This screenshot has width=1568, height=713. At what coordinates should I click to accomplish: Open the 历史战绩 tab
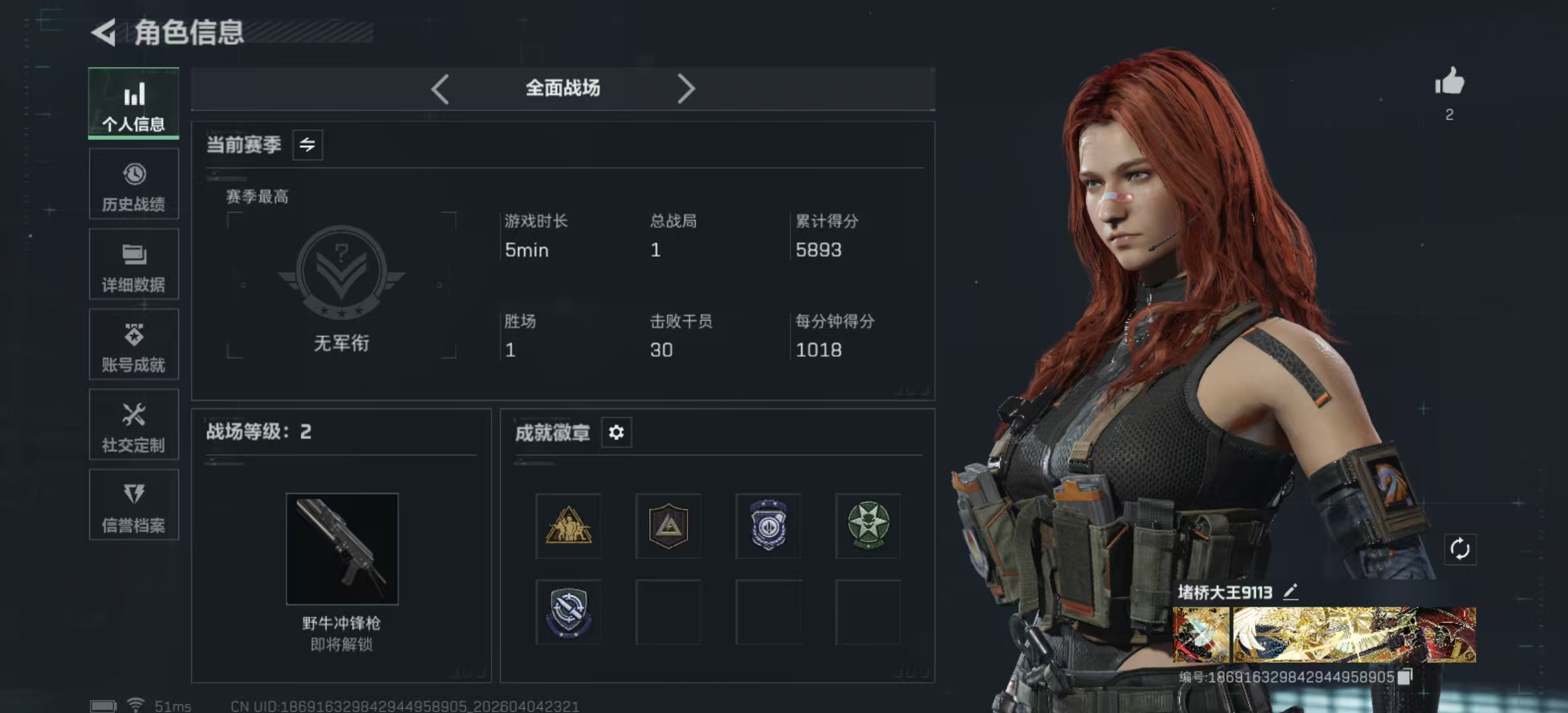click(133, 184)
